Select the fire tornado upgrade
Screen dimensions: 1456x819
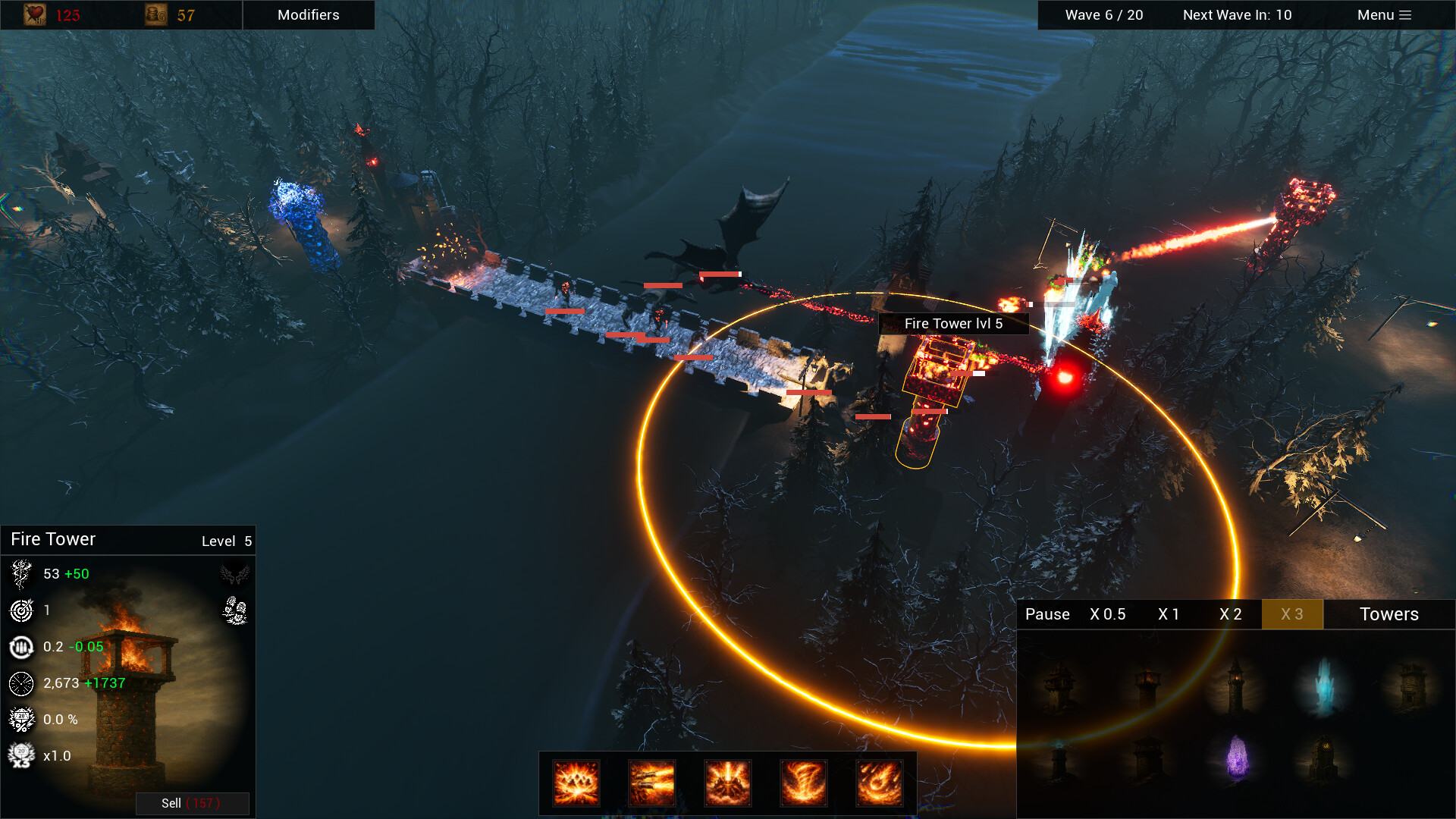click(x=804, y=783)
